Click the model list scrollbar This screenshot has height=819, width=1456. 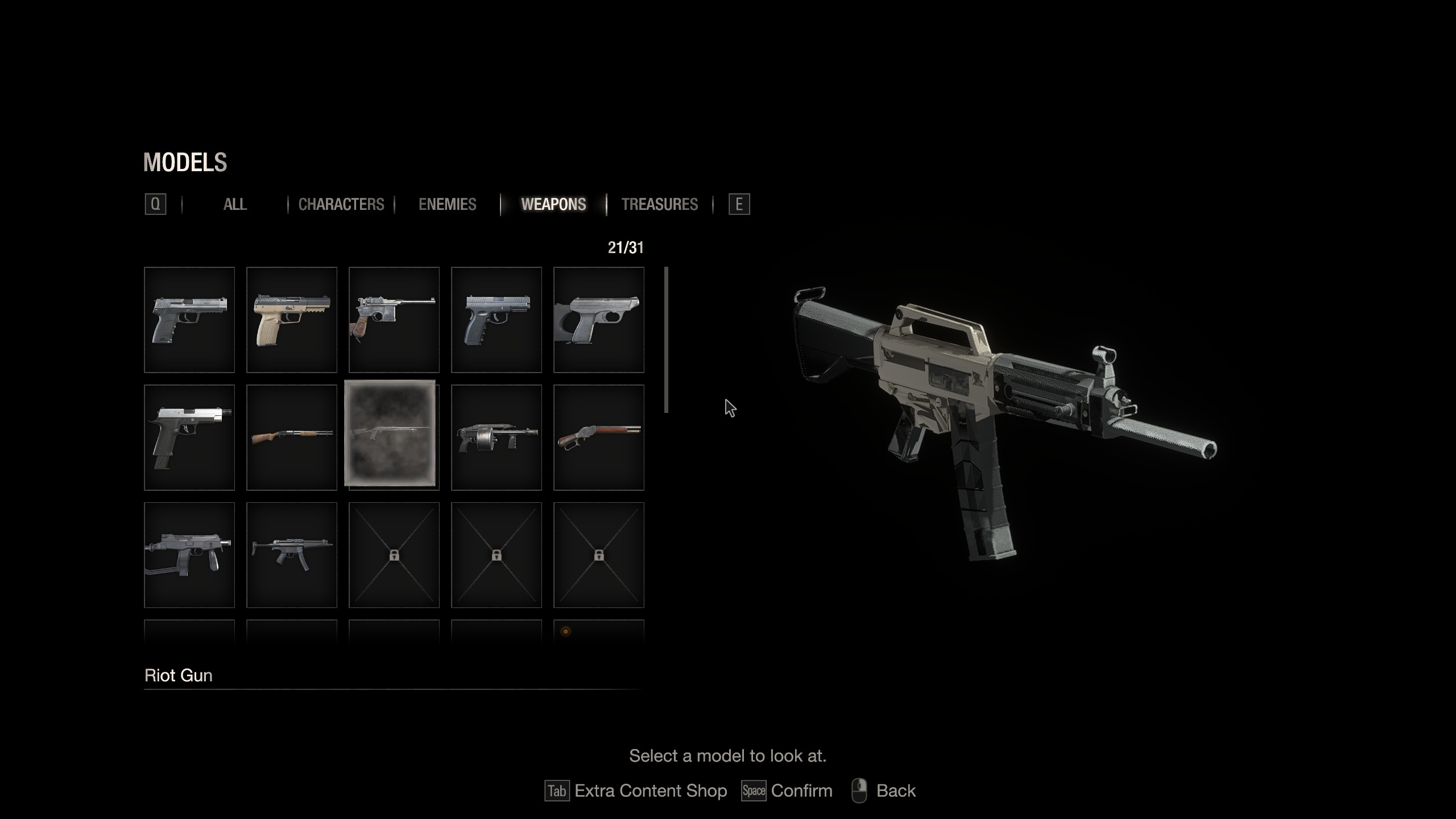point(666,340)
